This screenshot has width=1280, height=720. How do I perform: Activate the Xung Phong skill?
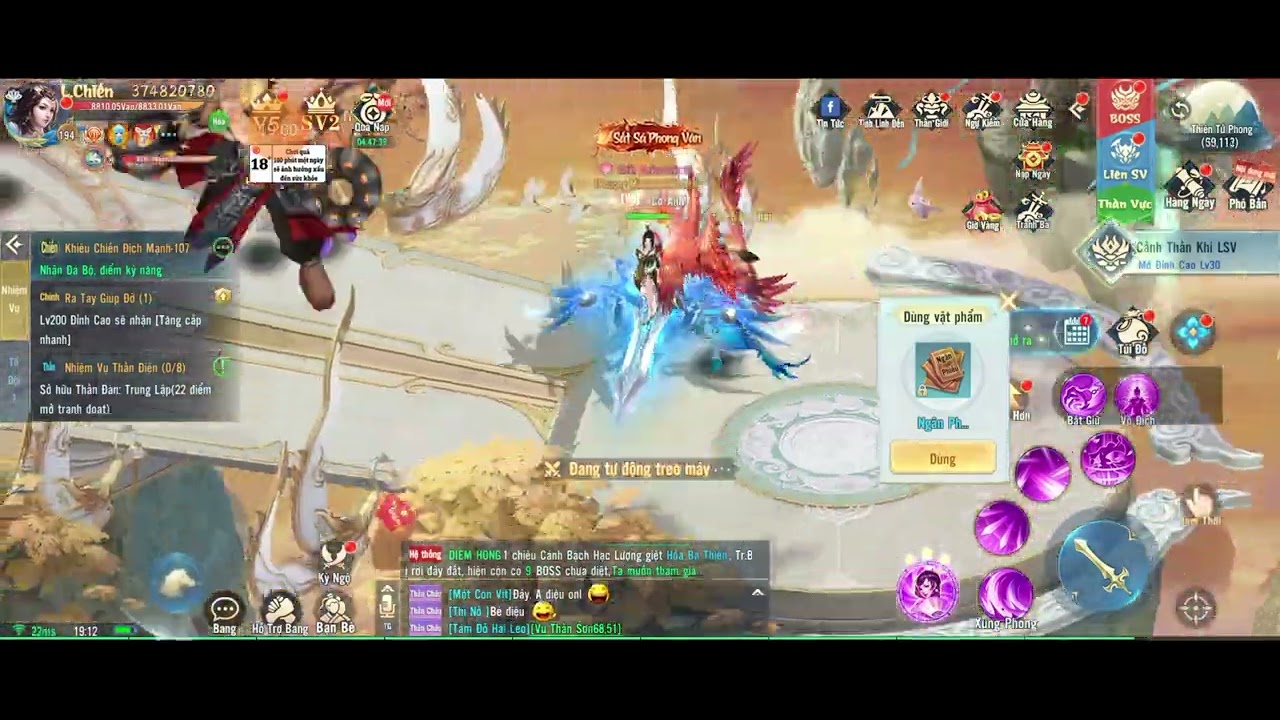(1005, 596)
